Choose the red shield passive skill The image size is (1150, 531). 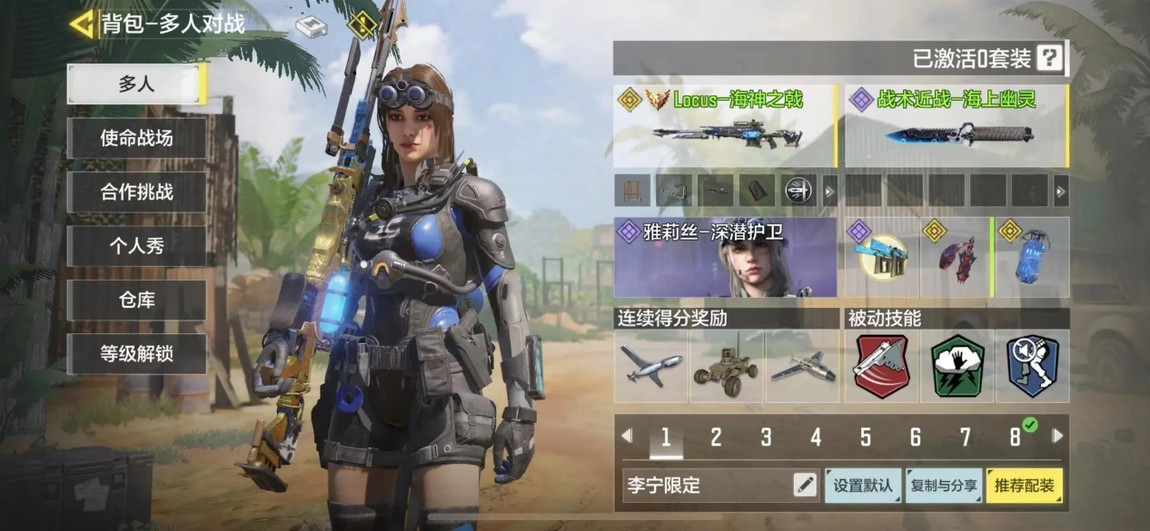coord(881,367)
